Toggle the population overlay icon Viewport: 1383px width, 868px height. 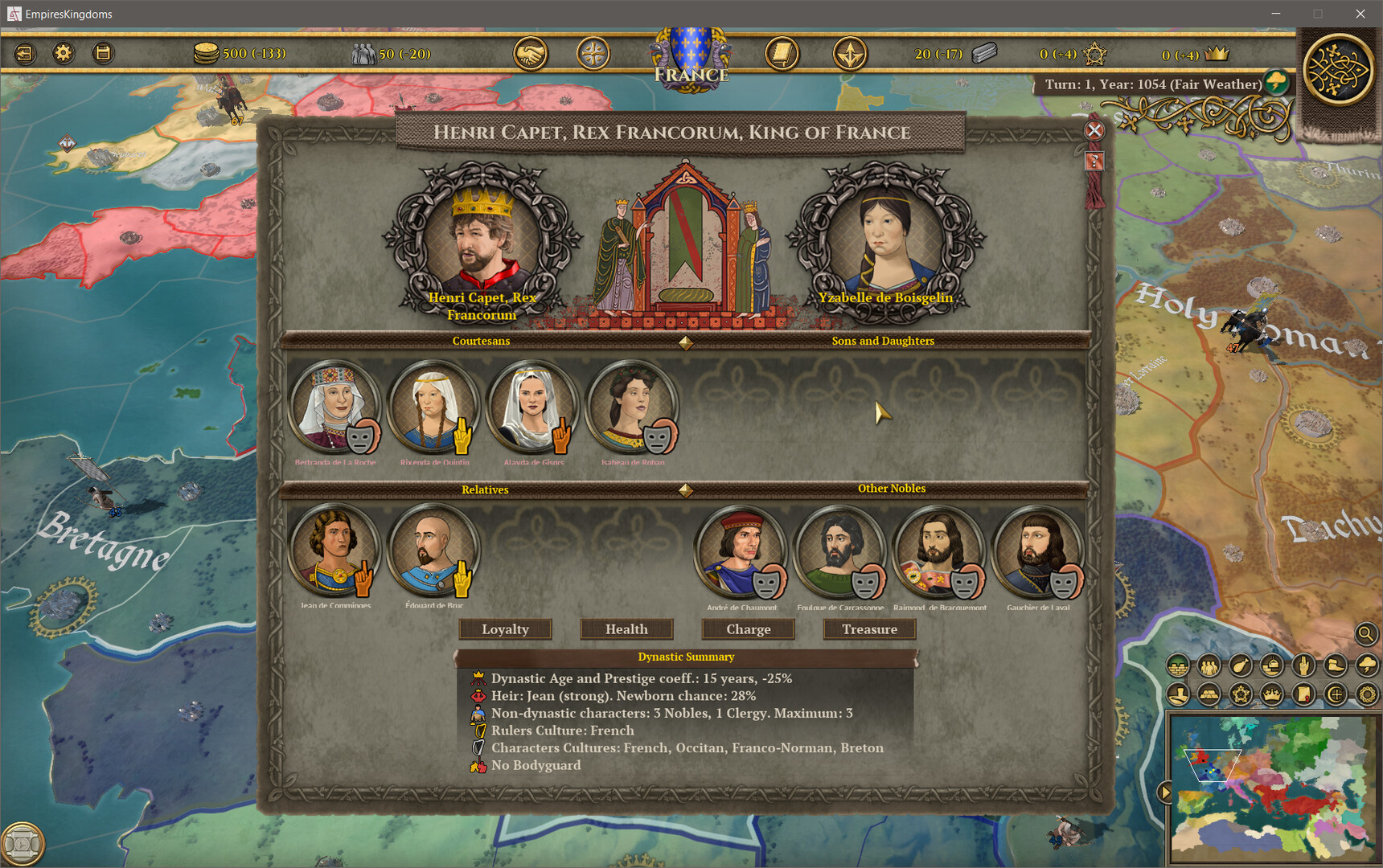(x=1207, y=665)
